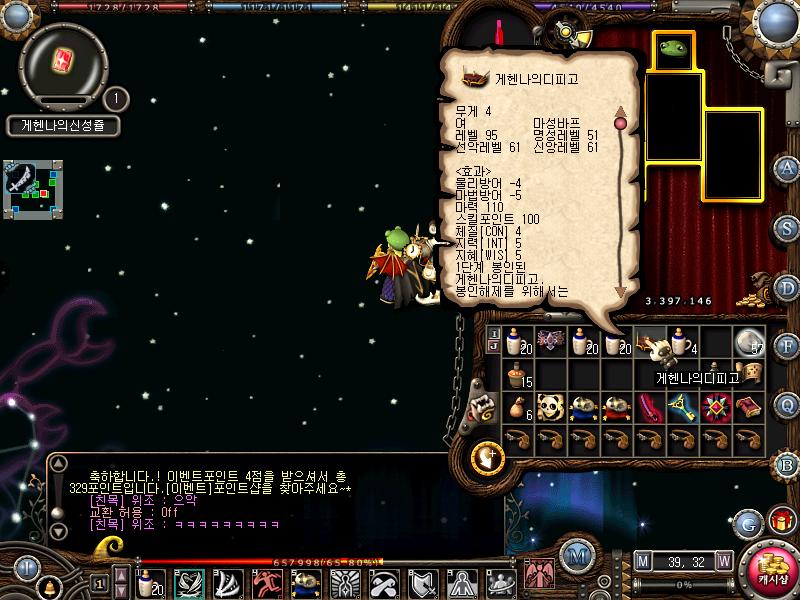Click the round A side button
Image resolution: width=800 pixels, height=600 pixels.
point(788,168)
